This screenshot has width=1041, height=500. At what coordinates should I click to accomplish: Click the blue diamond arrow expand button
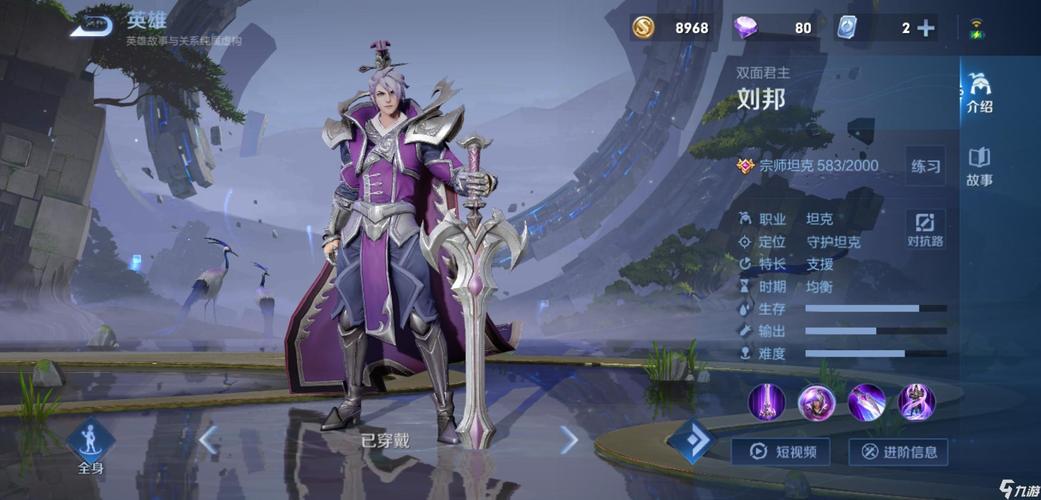coord(690,441)
